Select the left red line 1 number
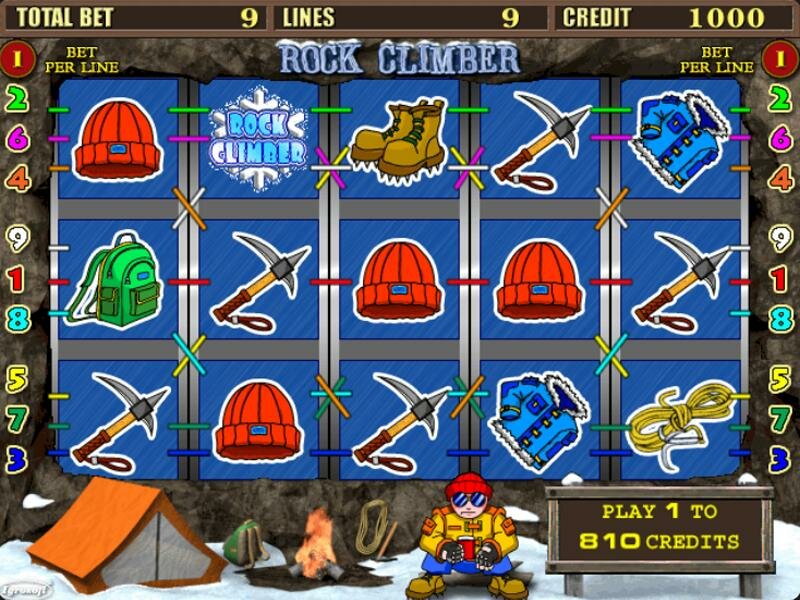Viewport: 800px width, 600px height. point(17,280)
